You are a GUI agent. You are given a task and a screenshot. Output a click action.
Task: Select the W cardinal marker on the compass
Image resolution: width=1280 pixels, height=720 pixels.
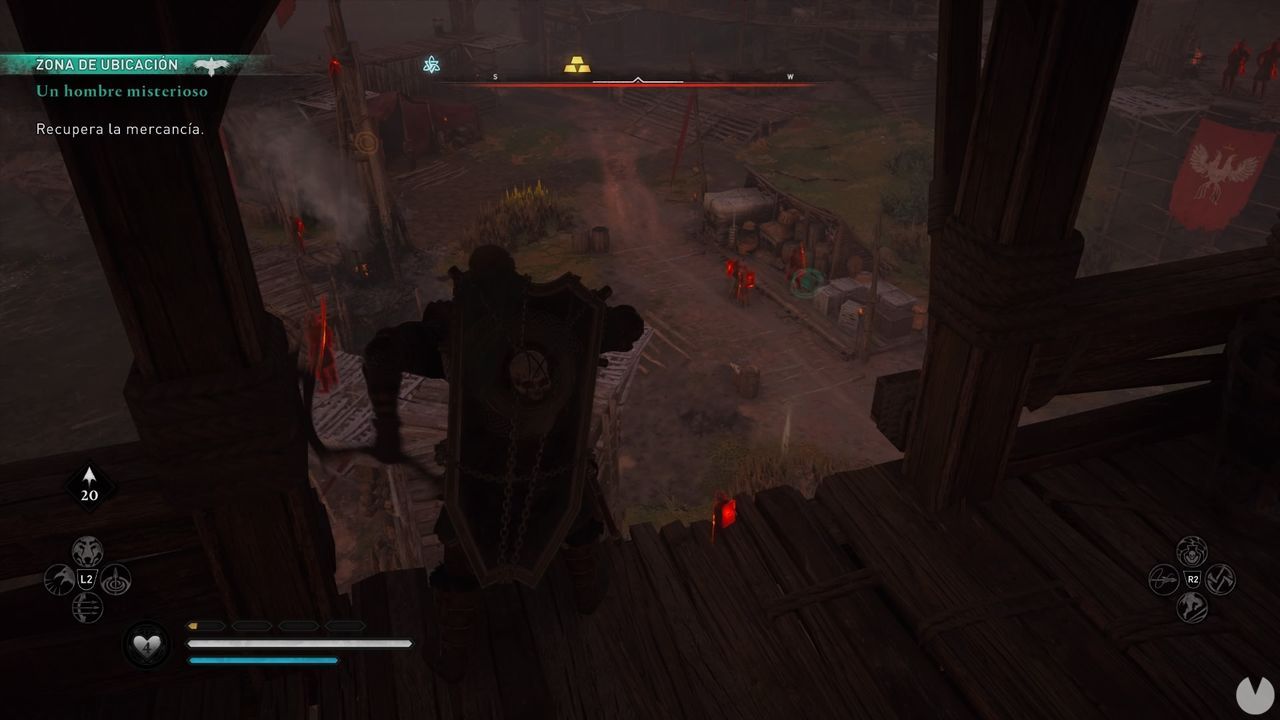tap(790, 74)
